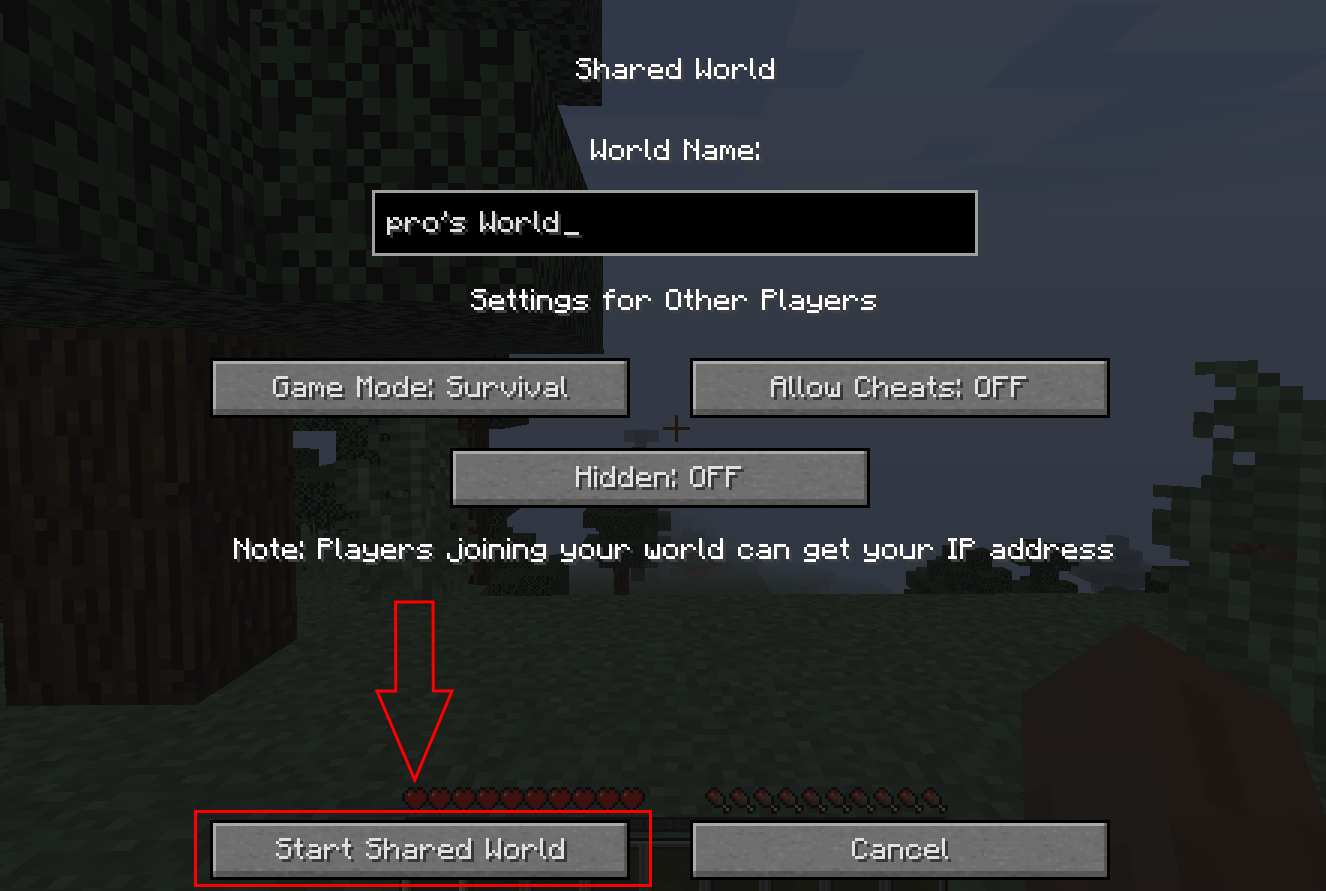Click the red arrow annotation
Viewport: 1326px width, 891px height.
414,690
